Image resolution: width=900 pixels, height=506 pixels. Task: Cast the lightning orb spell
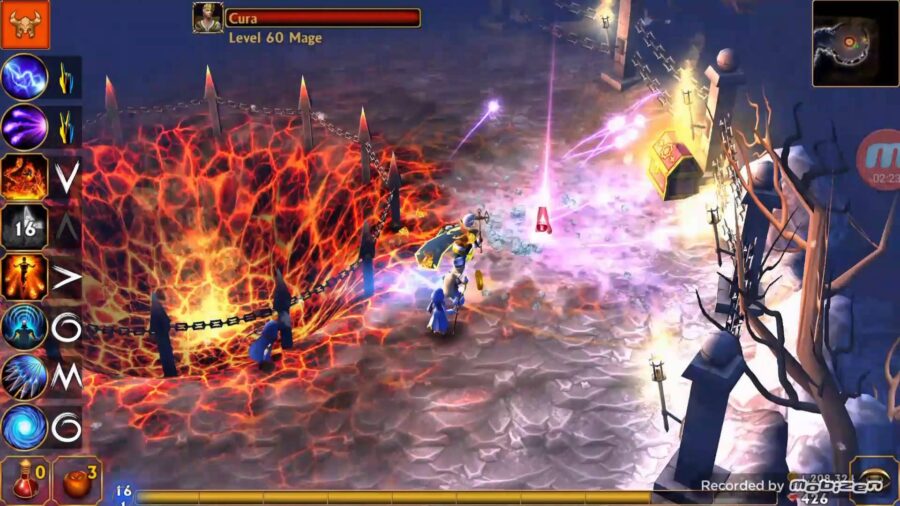[25, 77]
